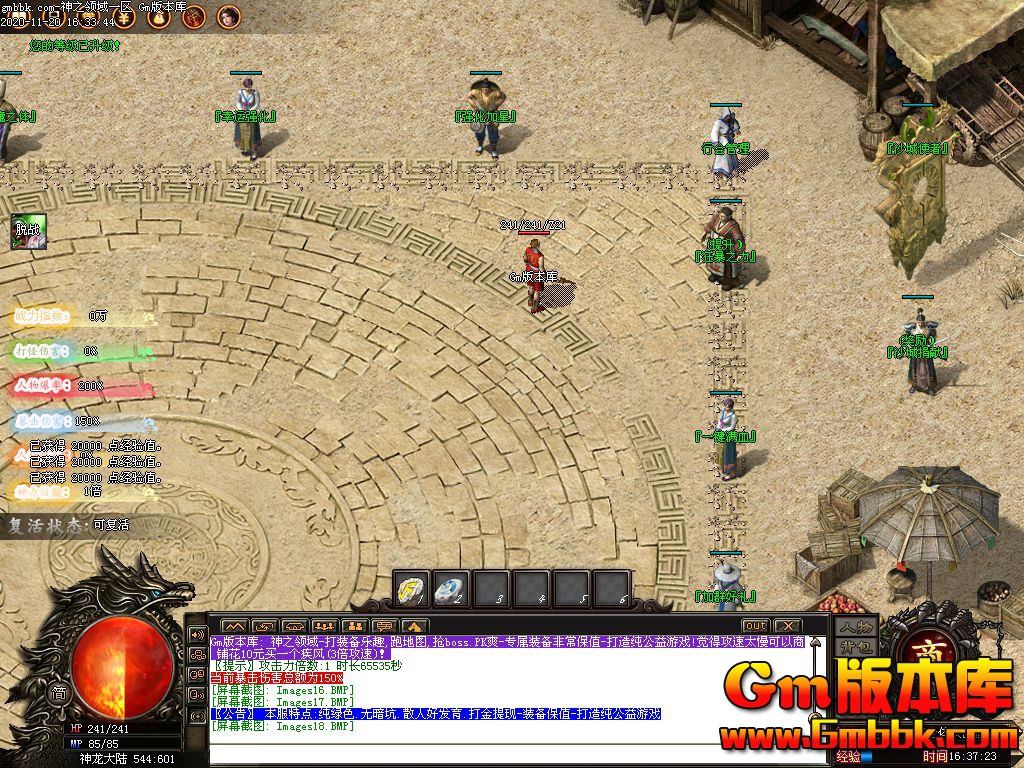Open the 人物 character panel
The width and height of the screenshot is (1024, 768).
tap(856, 627)
